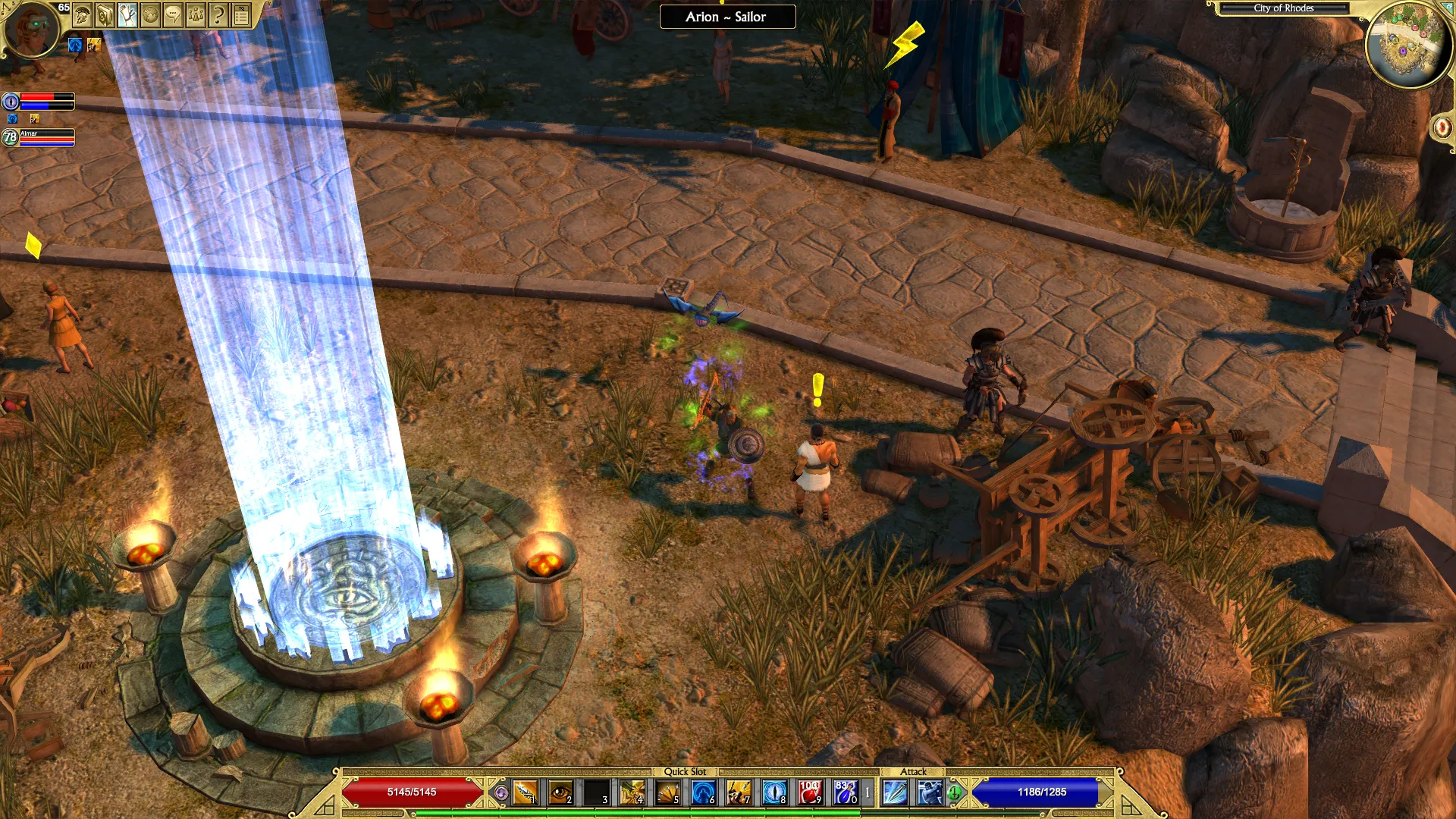This screenshot has width=1456, height=819.
Task: Activate the blue cat-eye skill in quick slot 8
Action: pos(773,792)
